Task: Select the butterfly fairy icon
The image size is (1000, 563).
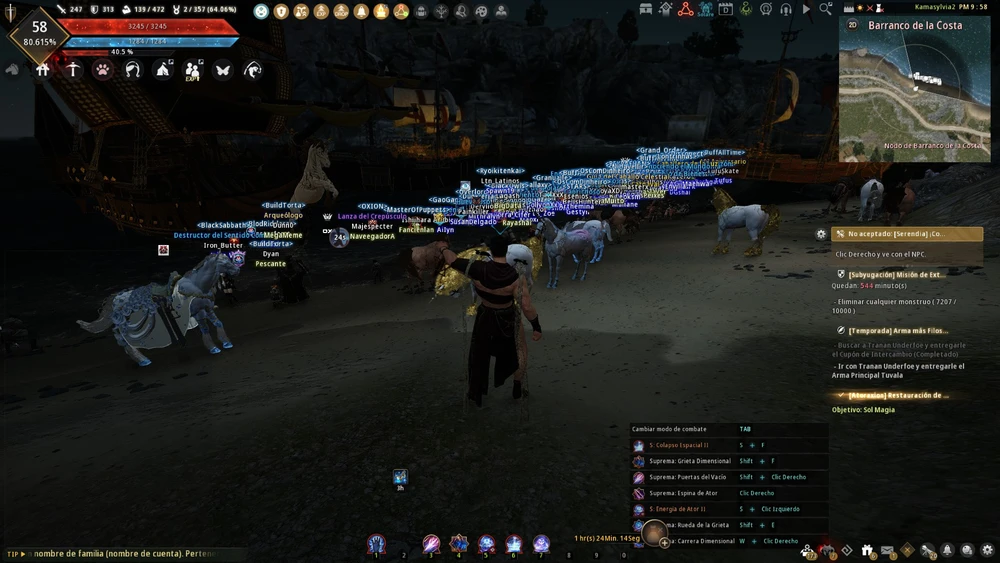Action: pyautogui.click(x=222, y=70)
